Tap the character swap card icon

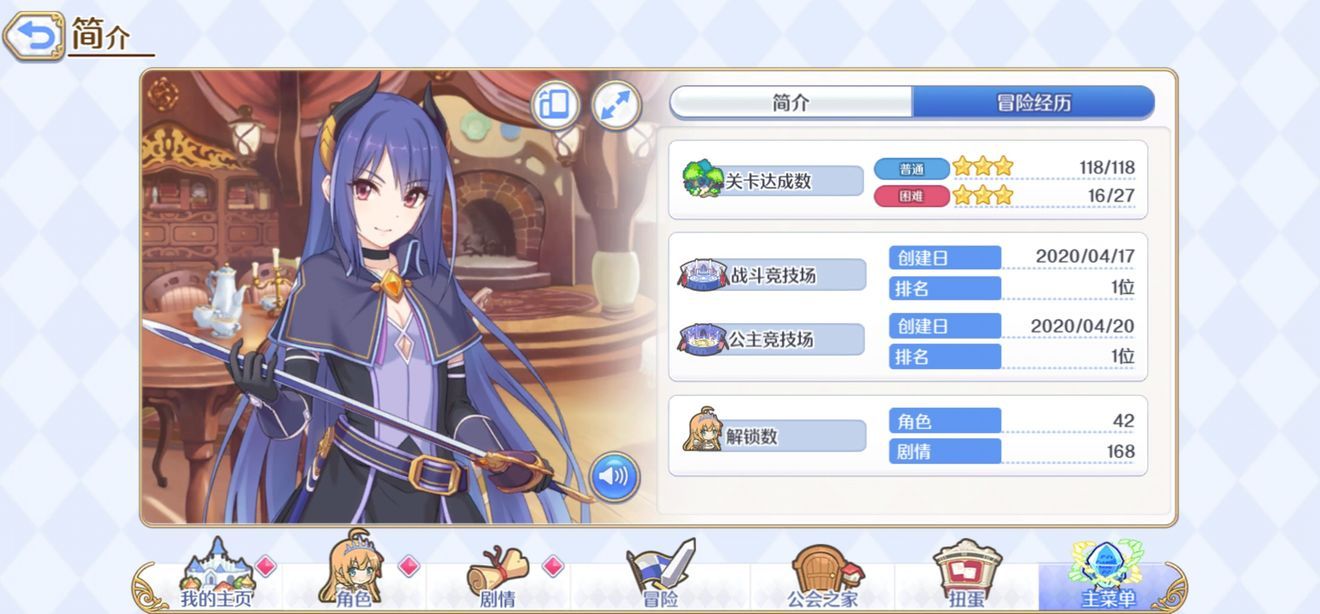coord(555,104)
